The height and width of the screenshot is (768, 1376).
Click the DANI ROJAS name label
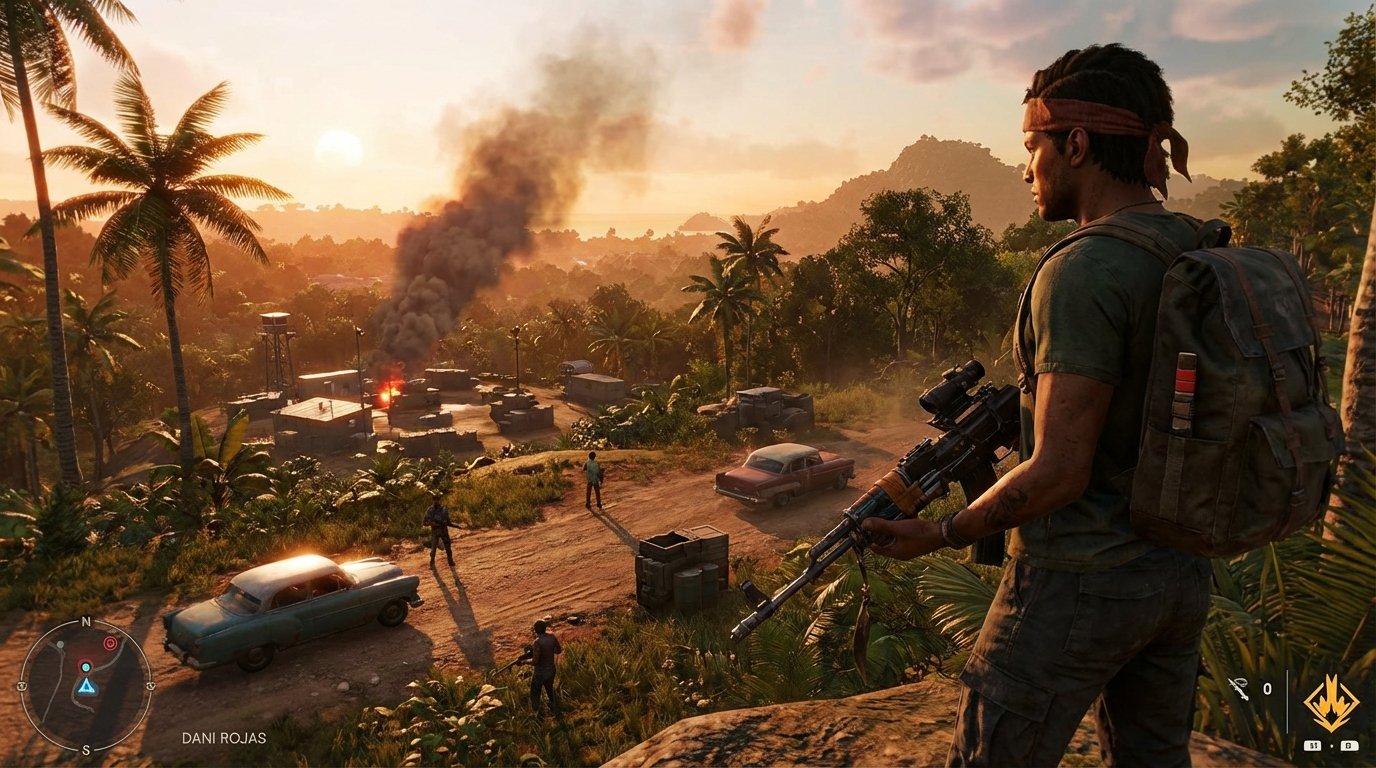click(225, 737)
